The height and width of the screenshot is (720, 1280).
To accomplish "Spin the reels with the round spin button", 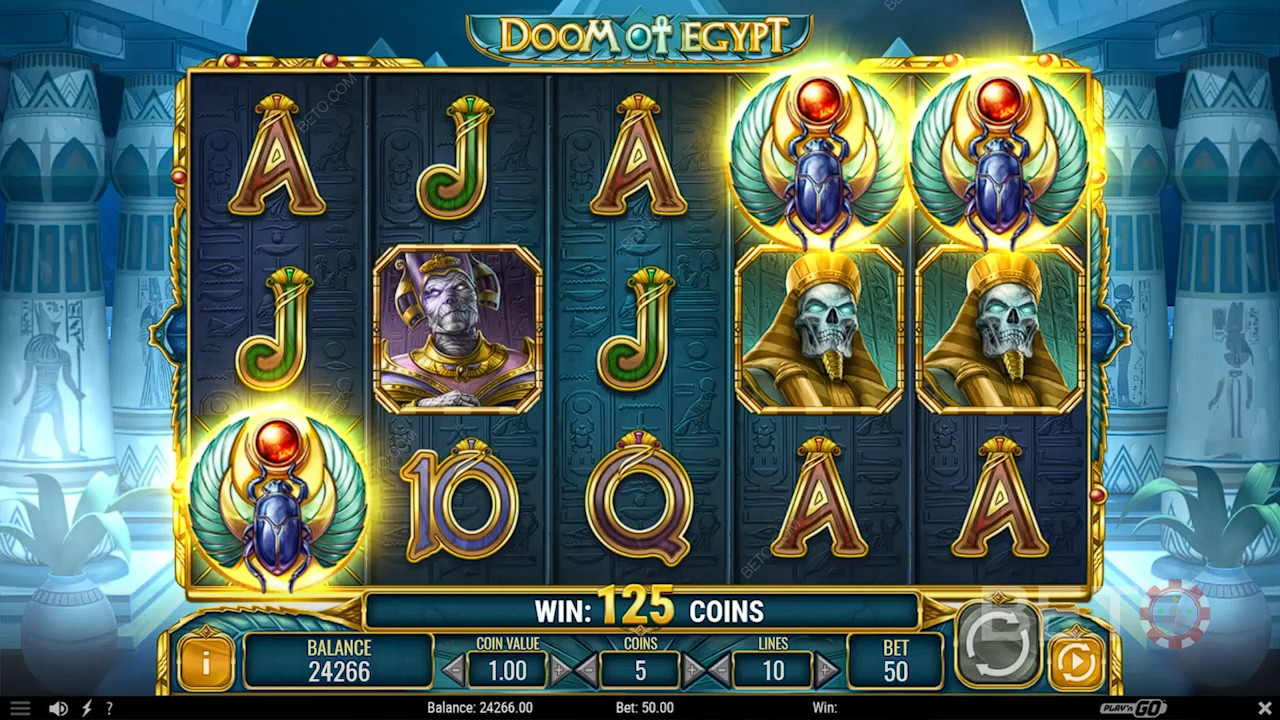I will (x=997, y=645).
